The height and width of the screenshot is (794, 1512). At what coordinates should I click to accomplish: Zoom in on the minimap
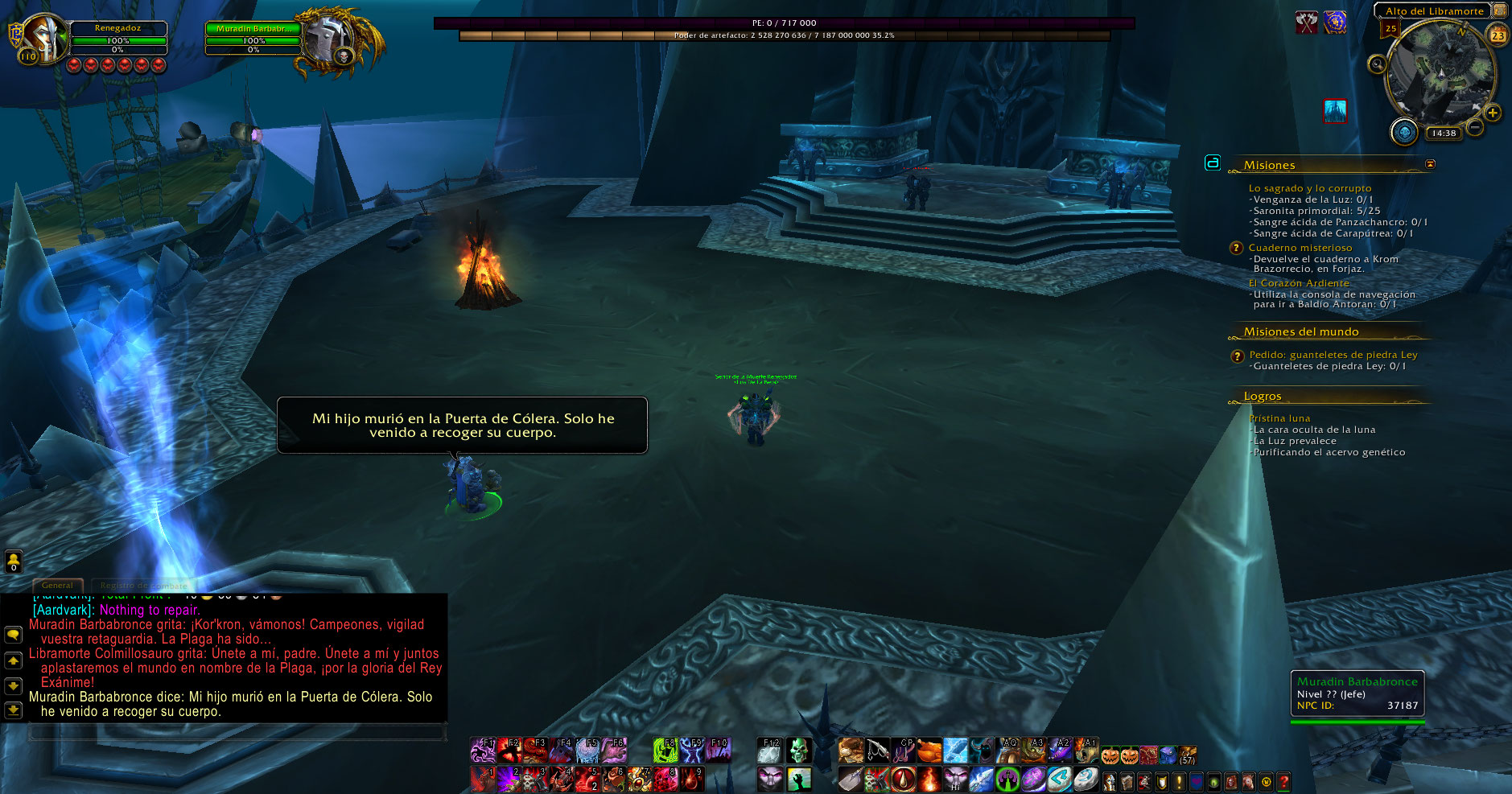[1493, 113]
